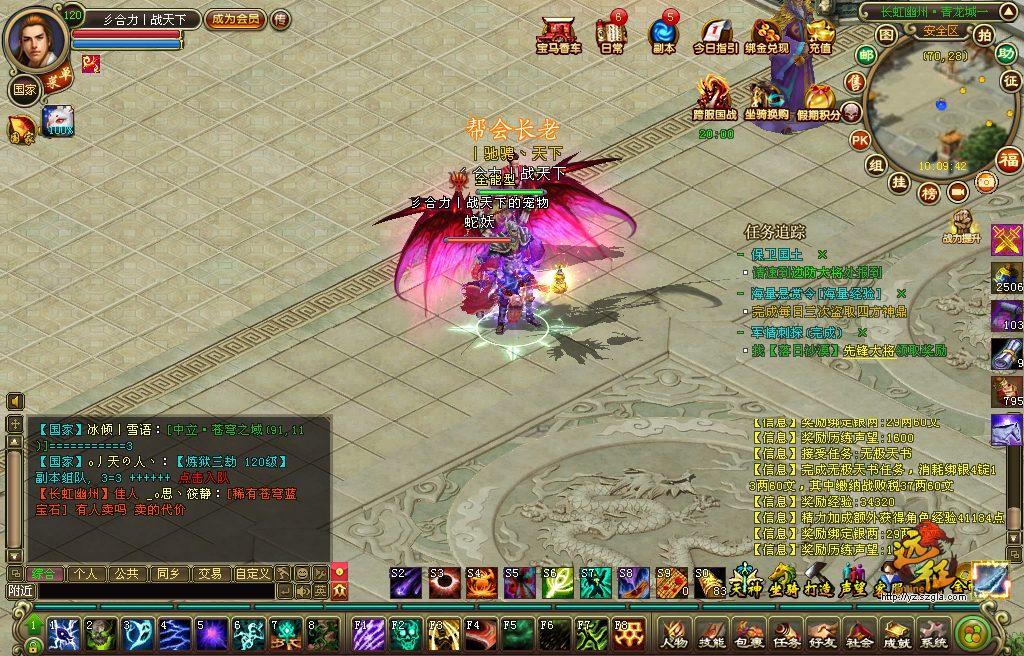Open the 包裹 inventory bag

click(749, 632)
